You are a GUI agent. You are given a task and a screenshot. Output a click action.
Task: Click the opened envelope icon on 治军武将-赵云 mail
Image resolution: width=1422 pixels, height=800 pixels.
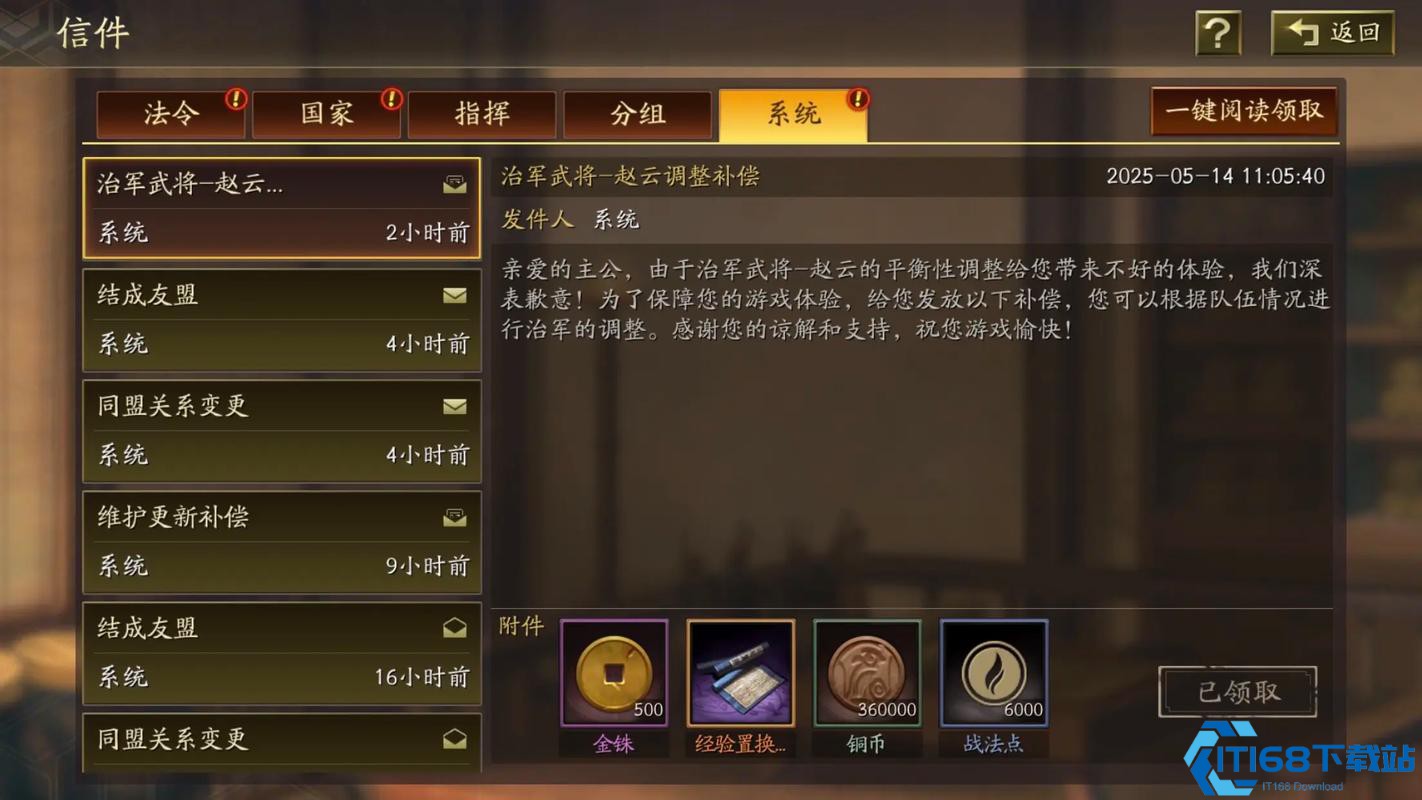point(455,184)
